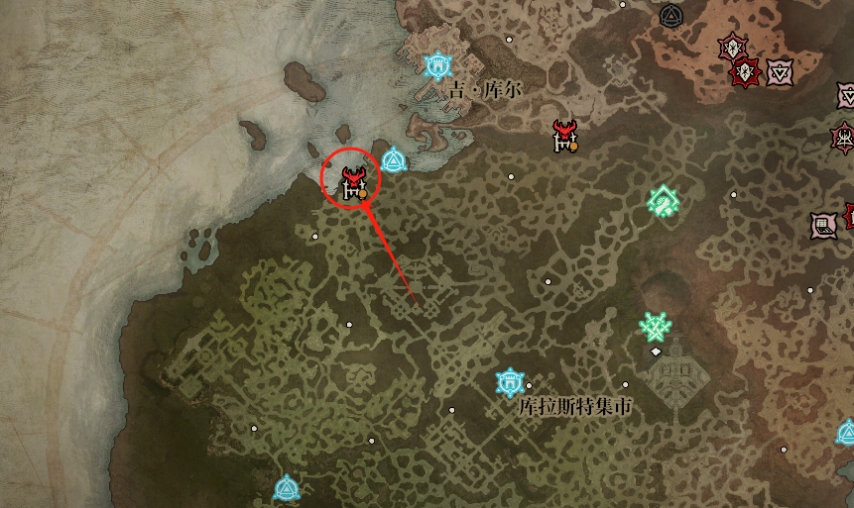Click the waypoint icon above 吉·库尔
This screenshot has width=854, height=508.
coord(437,66)
